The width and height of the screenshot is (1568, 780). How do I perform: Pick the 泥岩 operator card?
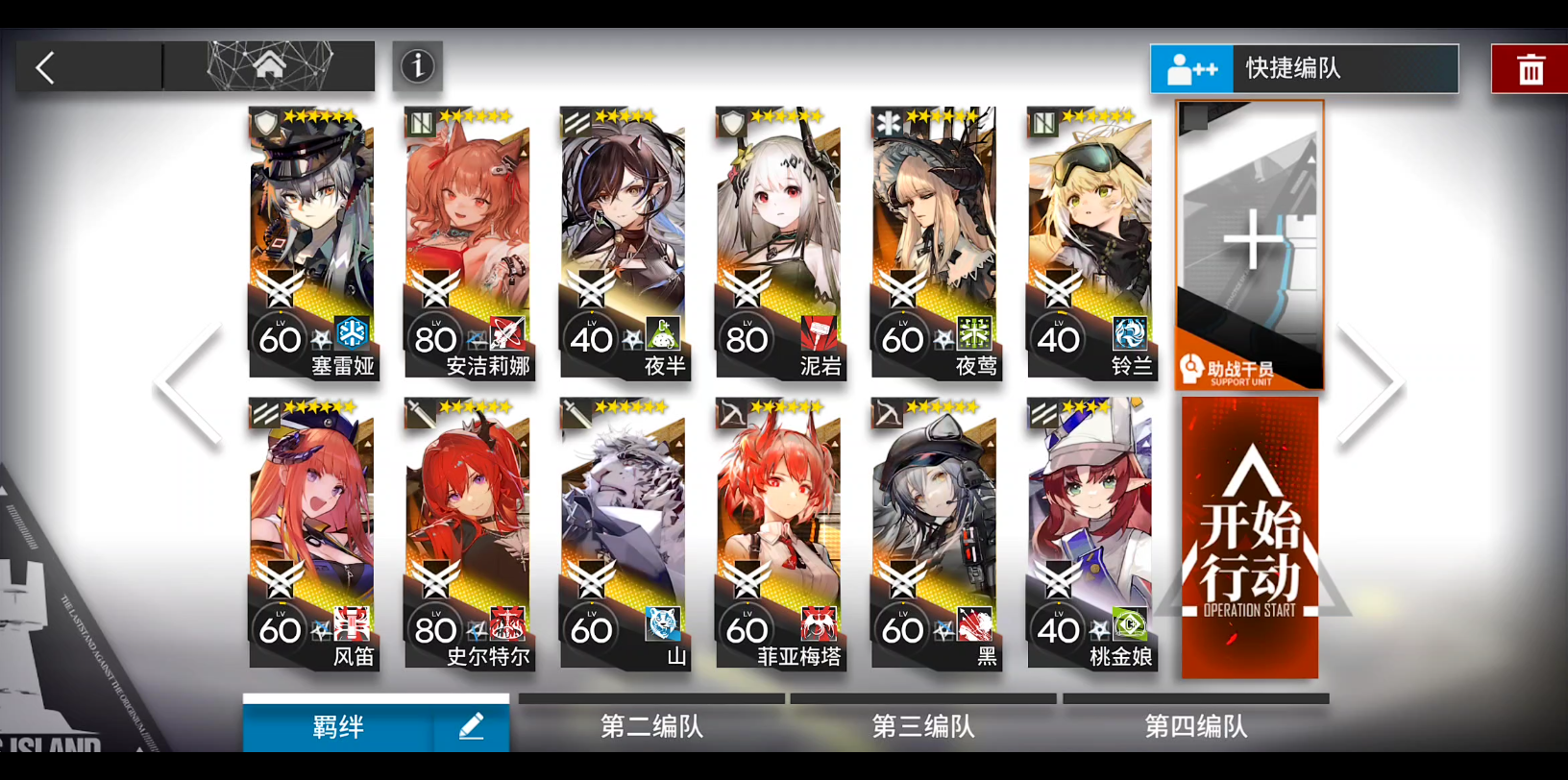779,242
